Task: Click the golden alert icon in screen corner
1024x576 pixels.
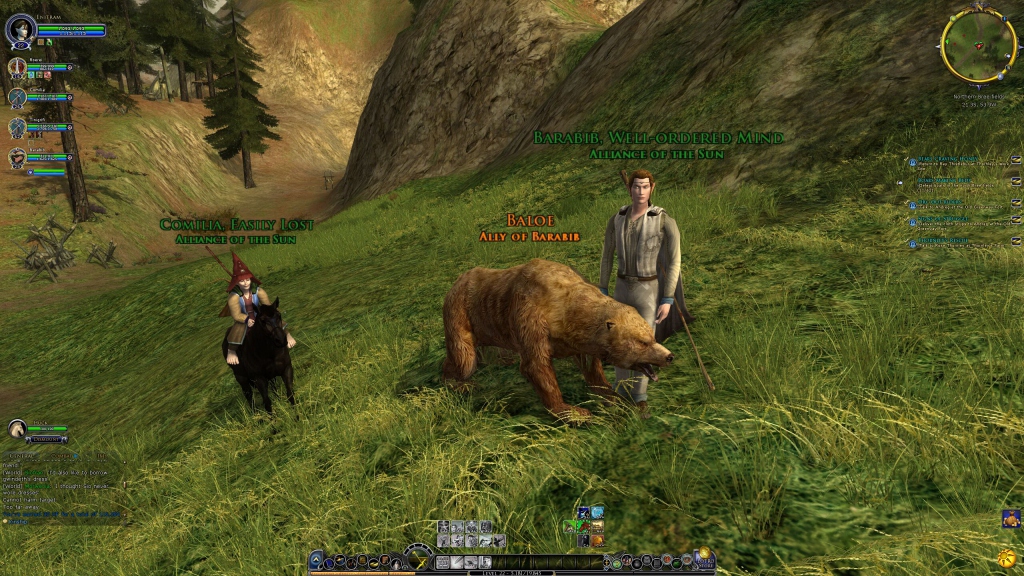Action: point(1007,555)
